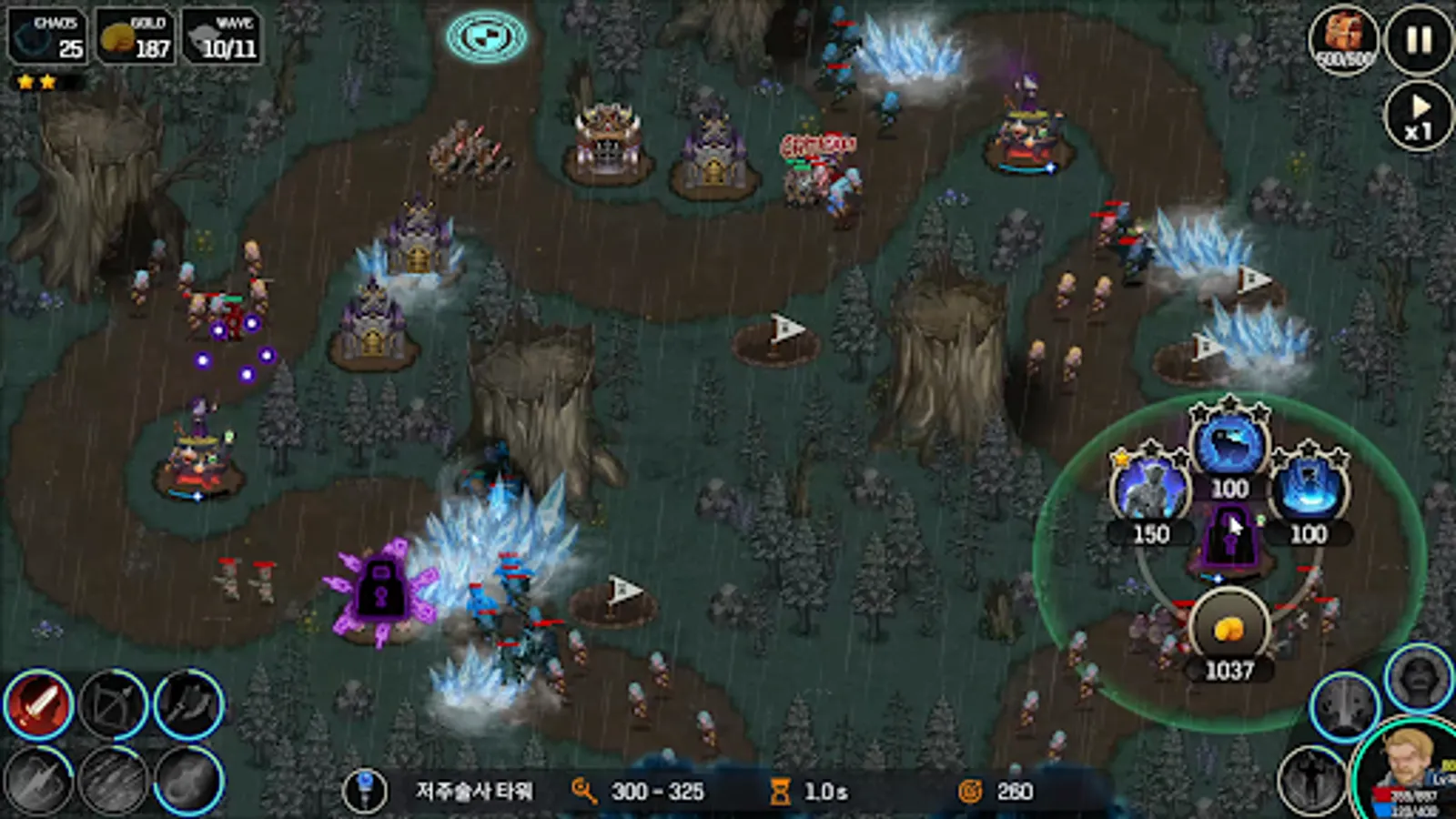
Task: Click the fireball skill icon in bottom-left
Action: (x=185, y=781)
